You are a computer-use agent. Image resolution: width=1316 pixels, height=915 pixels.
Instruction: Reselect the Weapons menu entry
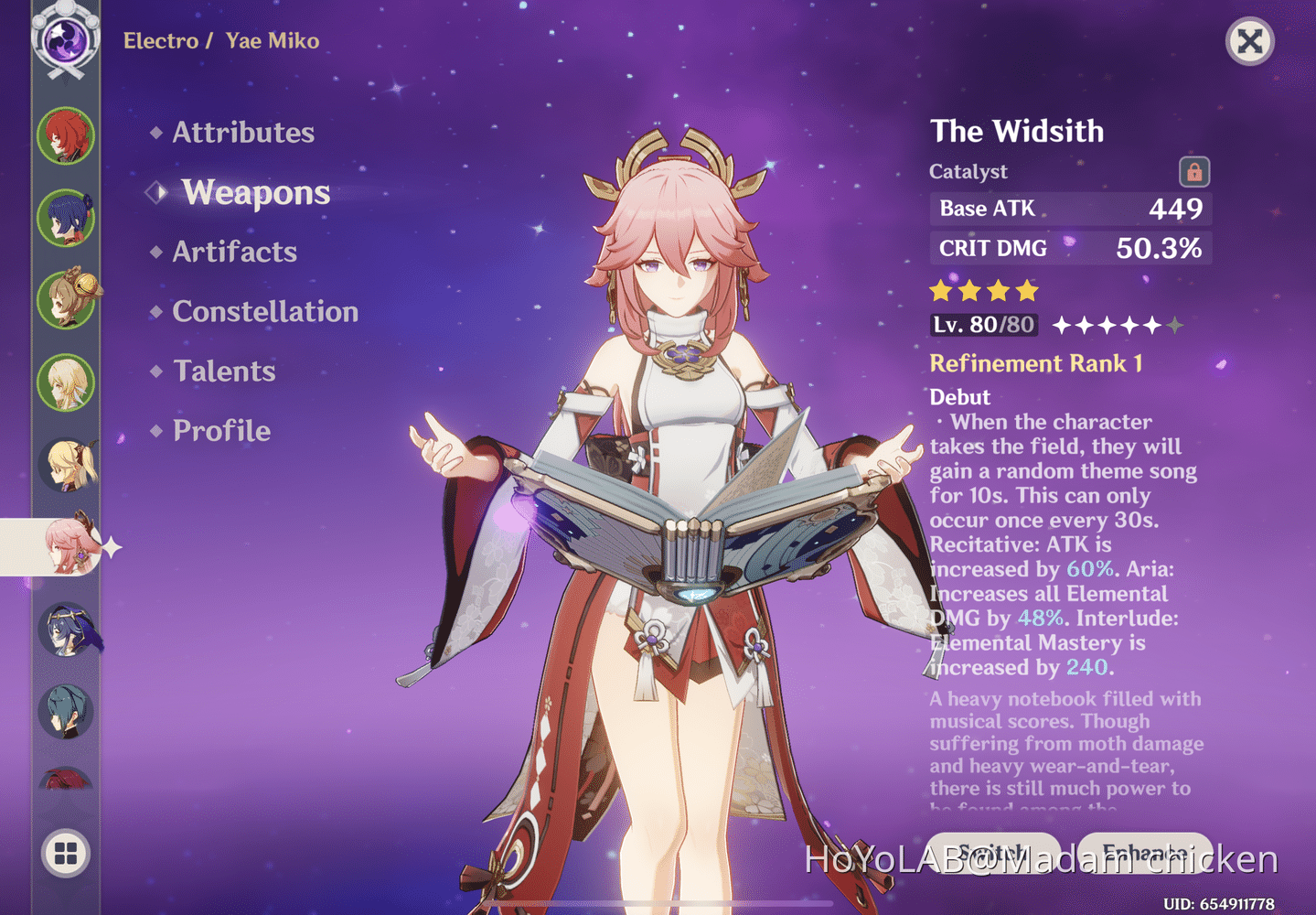pos(256,192)
